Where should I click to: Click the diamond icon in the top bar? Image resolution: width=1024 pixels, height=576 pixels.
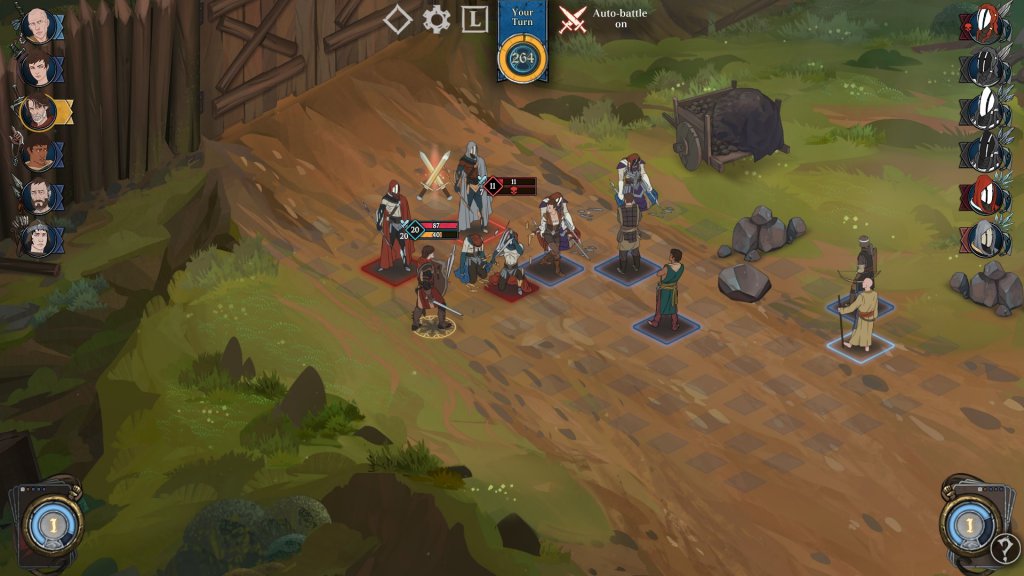click(397, 20)
